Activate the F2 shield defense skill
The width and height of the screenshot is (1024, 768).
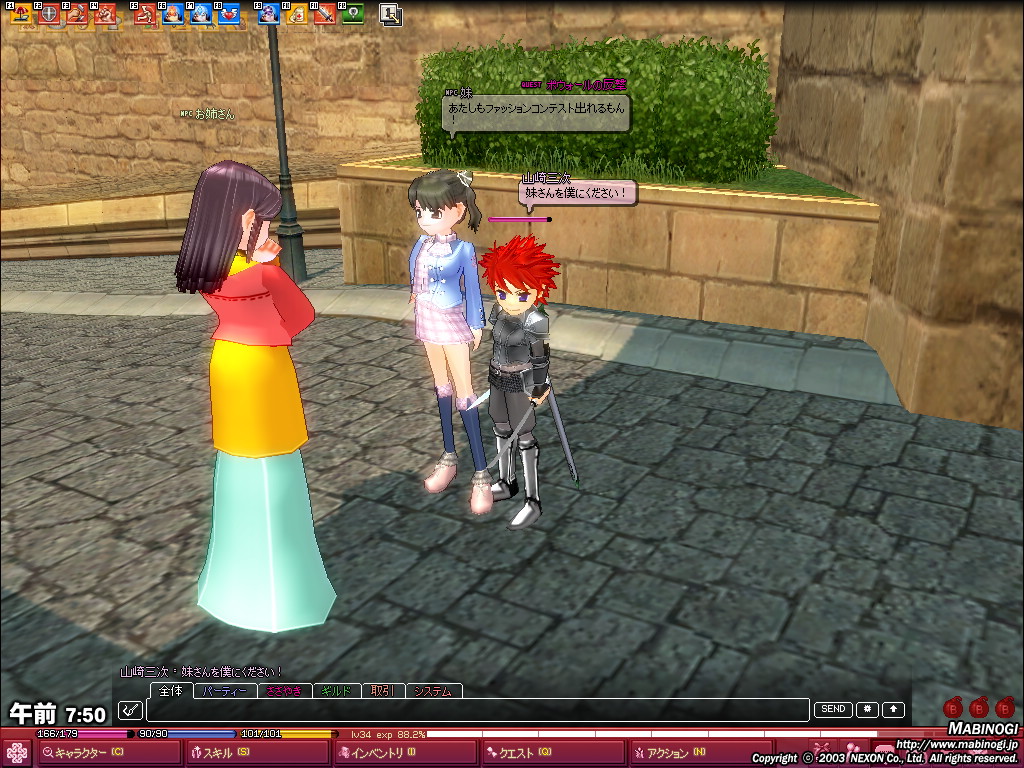(x=47, y=15)
